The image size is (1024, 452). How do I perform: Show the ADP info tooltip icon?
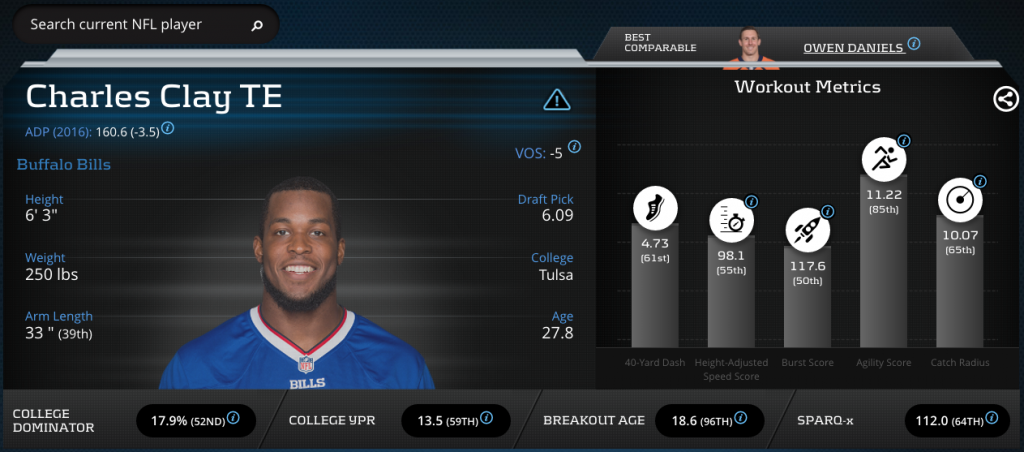click(x=168, y=128)
